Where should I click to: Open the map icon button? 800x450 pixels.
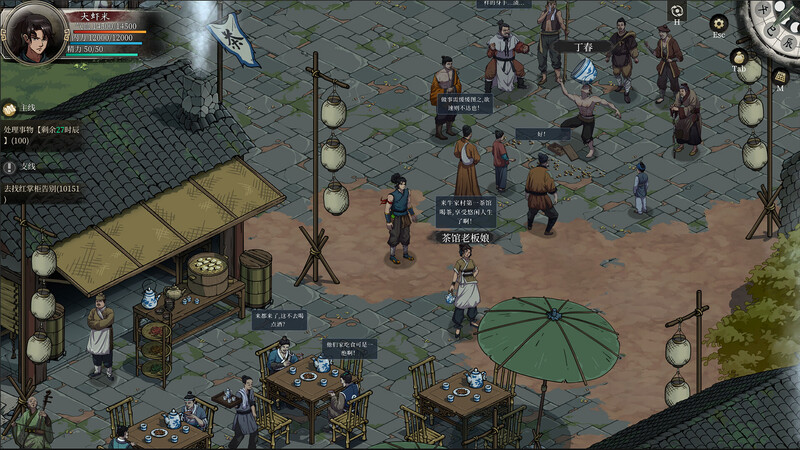[780, 77]
